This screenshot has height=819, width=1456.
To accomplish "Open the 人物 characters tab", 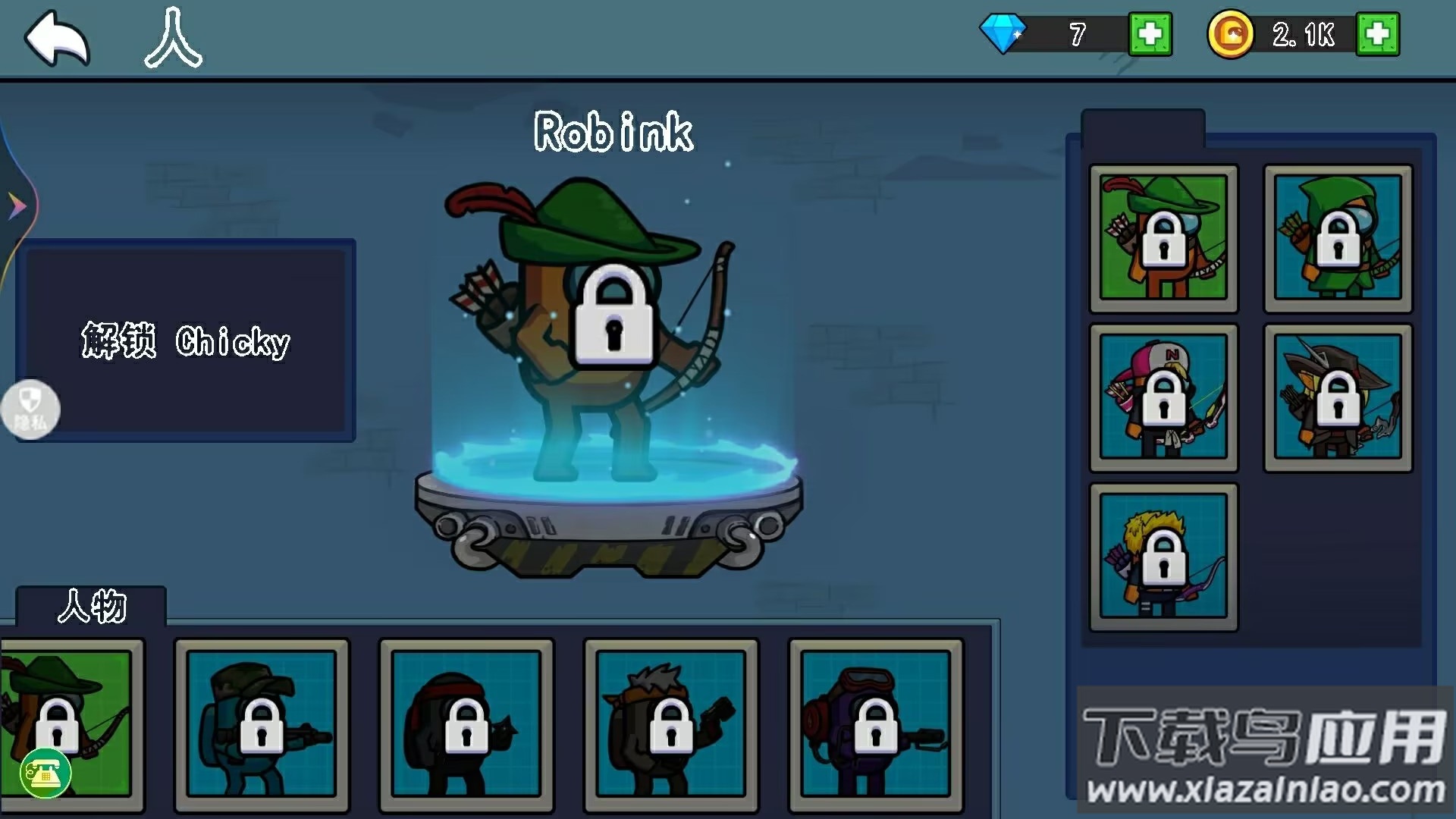I will (x=92, y=607).
